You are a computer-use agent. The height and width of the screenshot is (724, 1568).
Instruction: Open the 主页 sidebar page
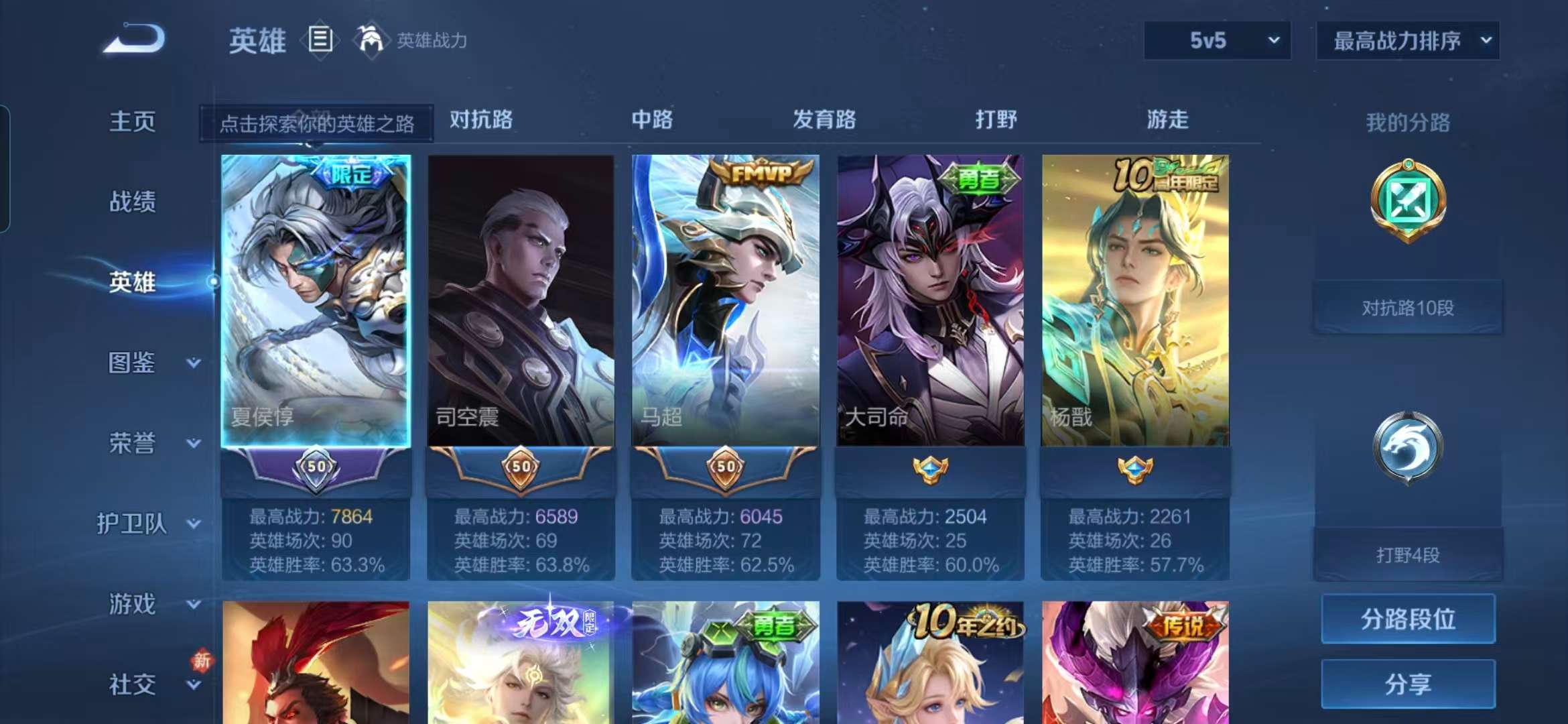pos(133,121)
